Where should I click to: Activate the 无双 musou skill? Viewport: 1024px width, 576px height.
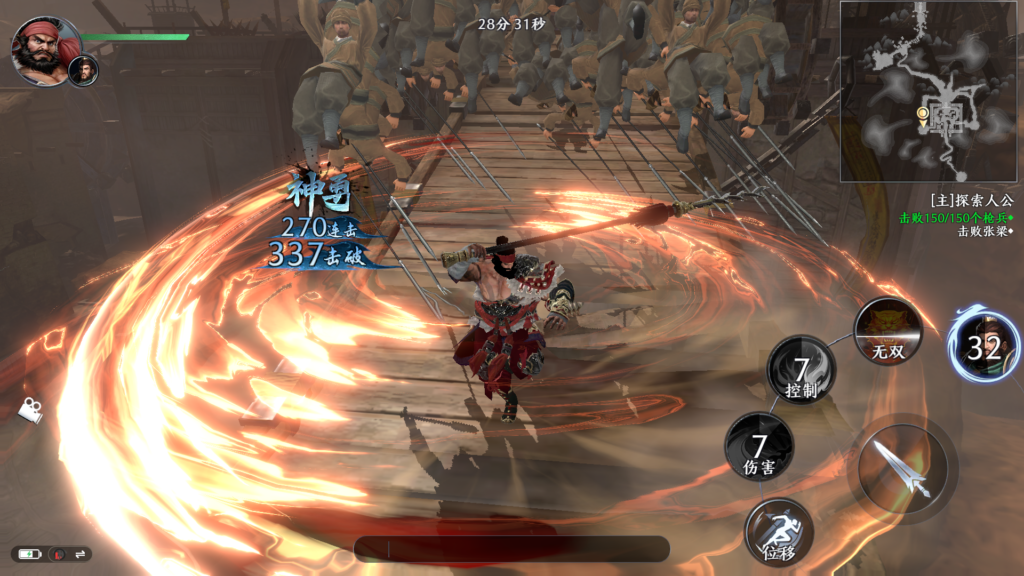888,331
